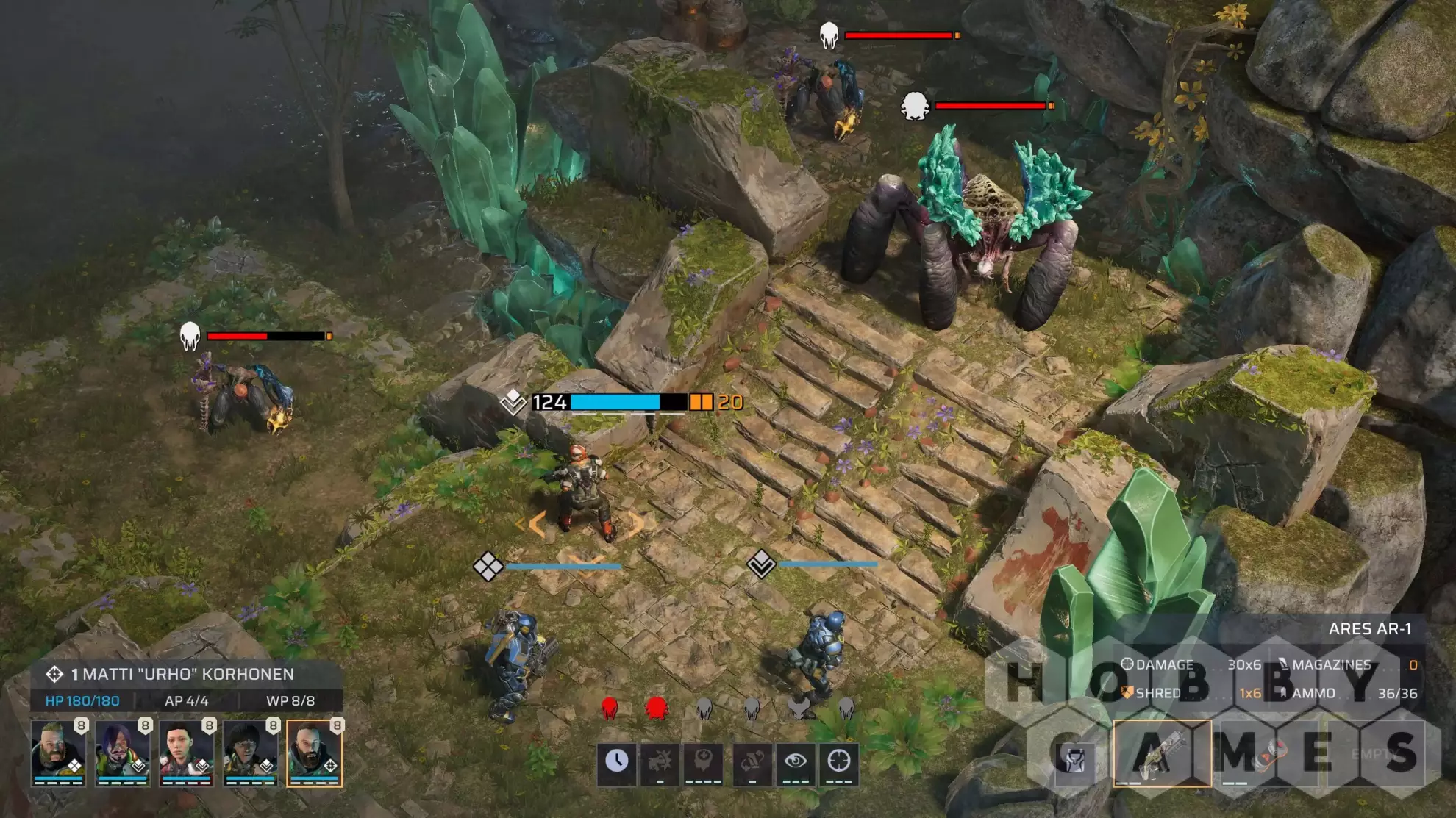Open the backpack inventory icon
This screenshot has height=818, width=1456.
tap(1075, 757)
